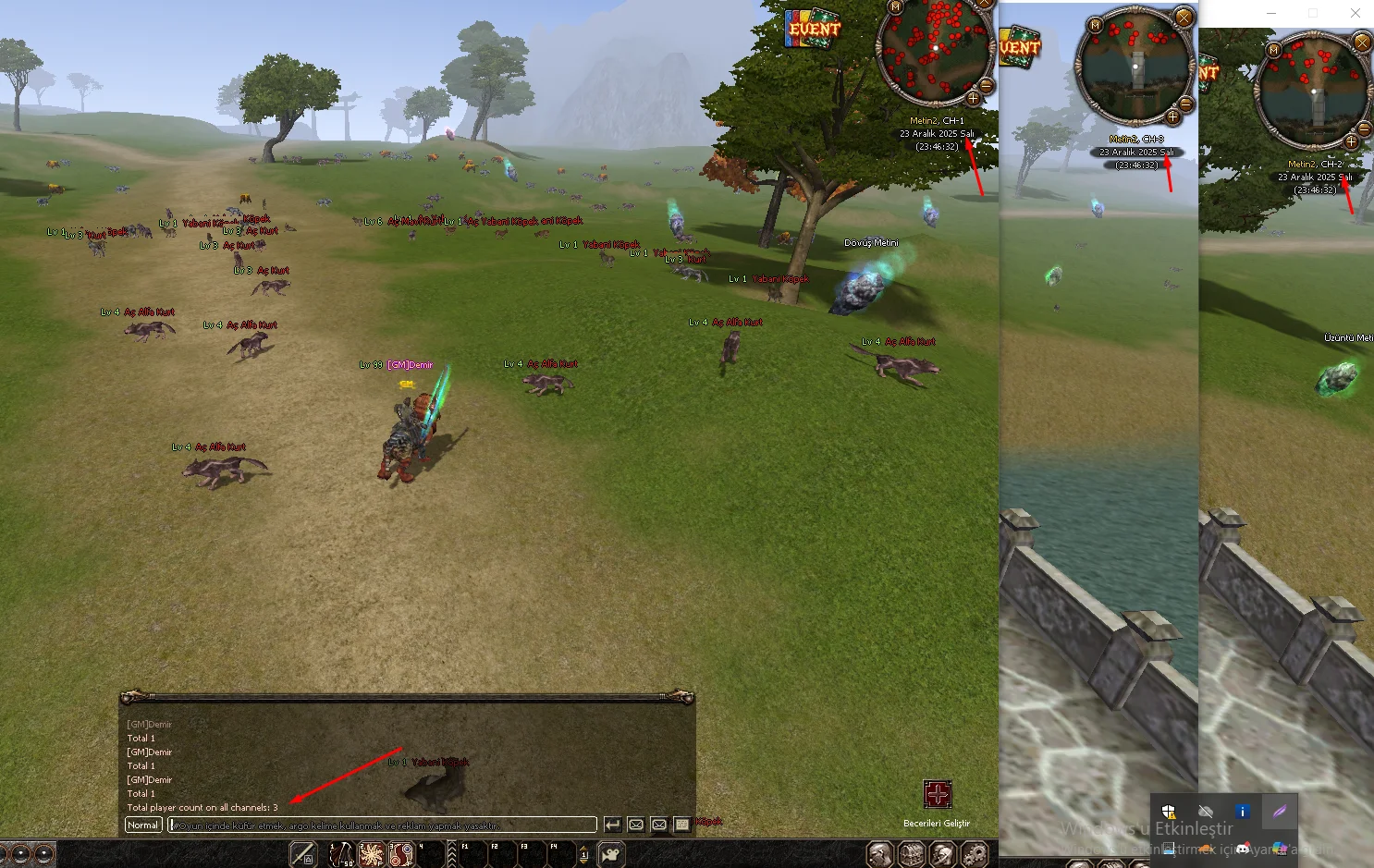This screenshot has height=868, width=1374.
Task: Click the red plus skill upgrade button
Action: pyautogui.click(x=937, y=794)
